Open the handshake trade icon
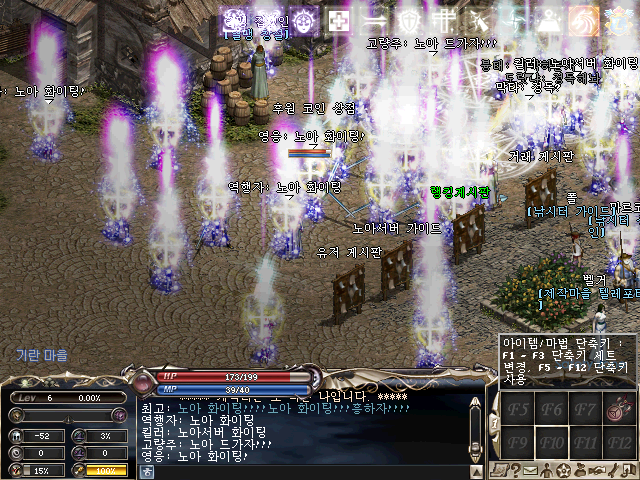Image resolution: width=640 pixels, height=480 pixels. [x=597, y=470]
